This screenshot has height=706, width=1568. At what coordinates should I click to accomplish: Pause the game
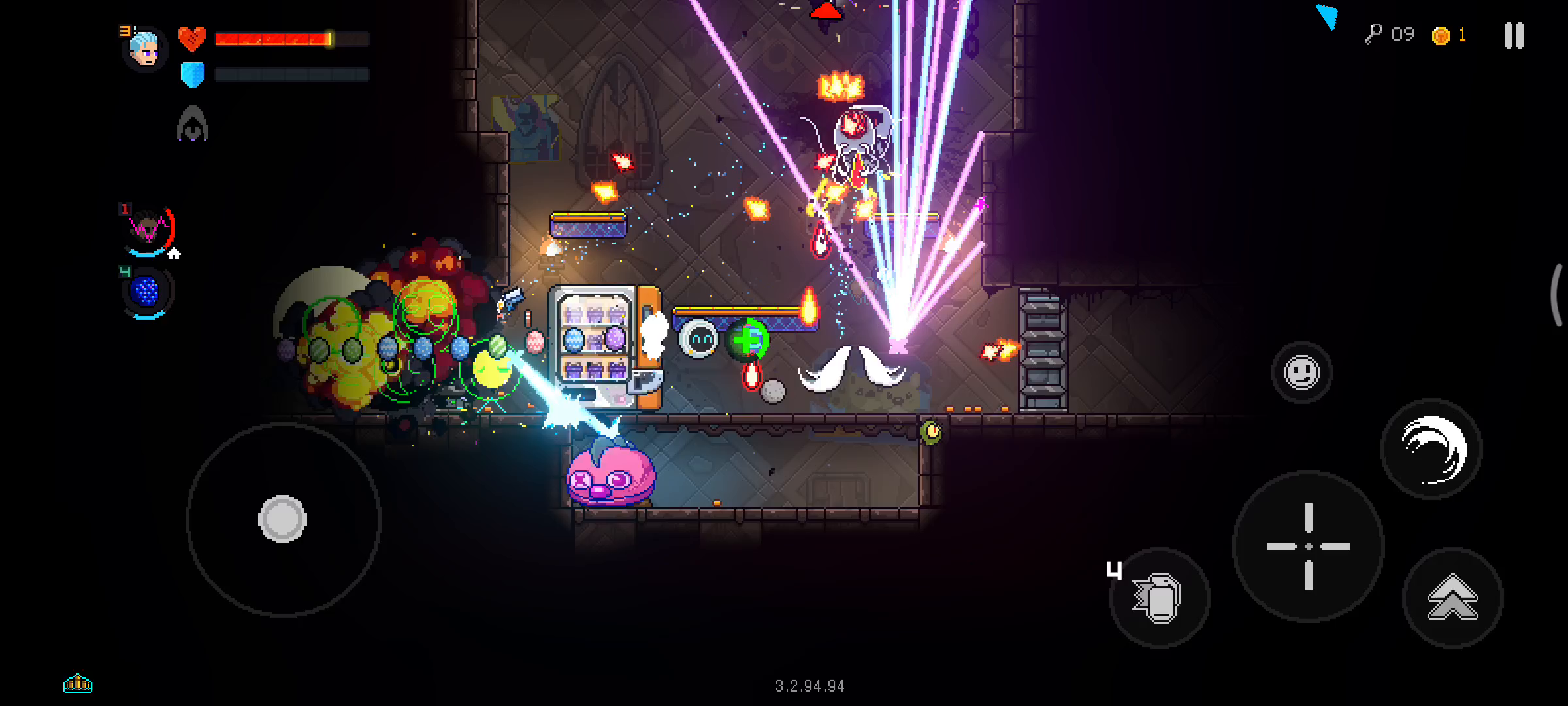pos(1514,35)
